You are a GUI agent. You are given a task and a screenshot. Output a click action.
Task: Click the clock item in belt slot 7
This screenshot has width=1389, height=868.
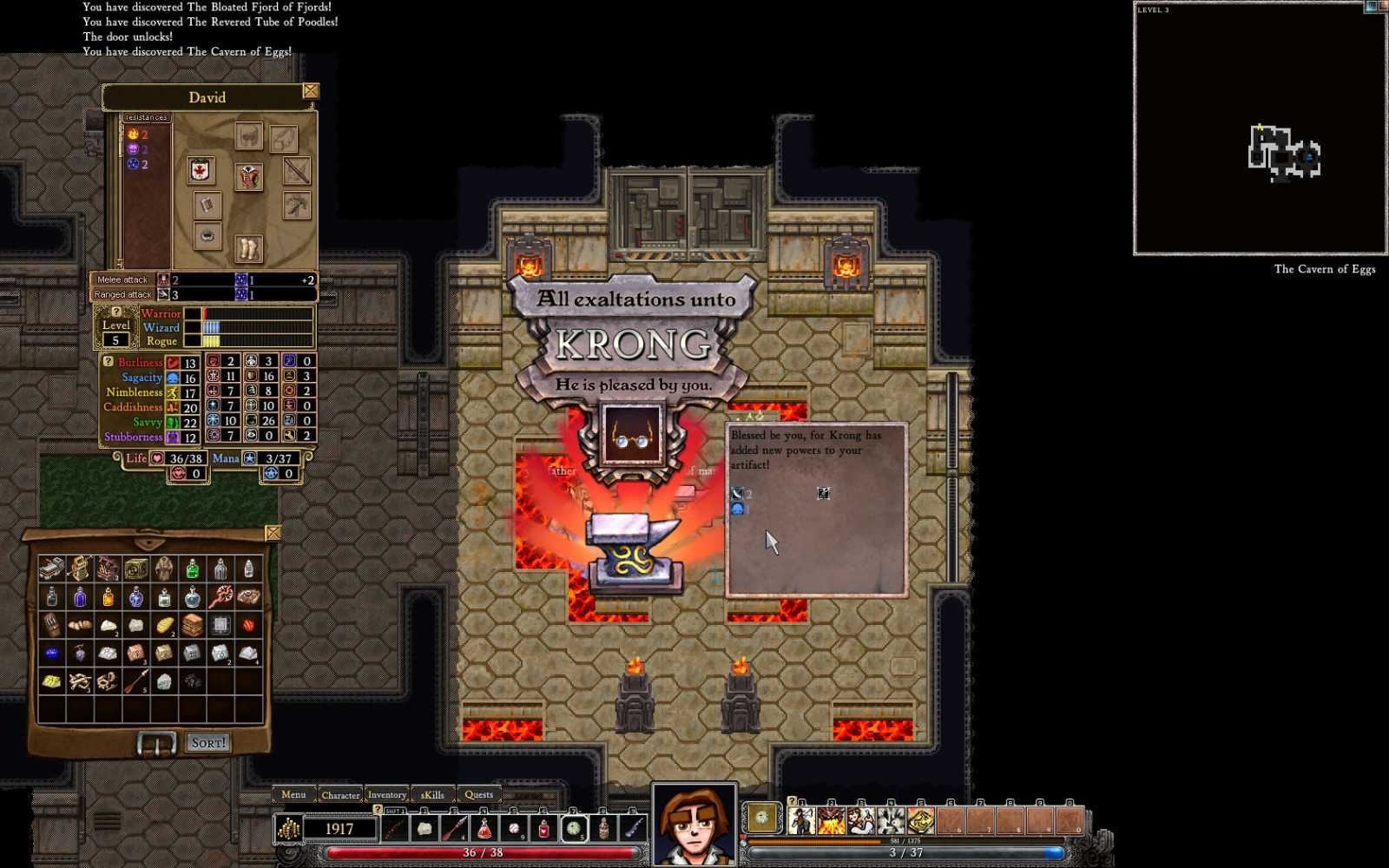click(572, 827)
